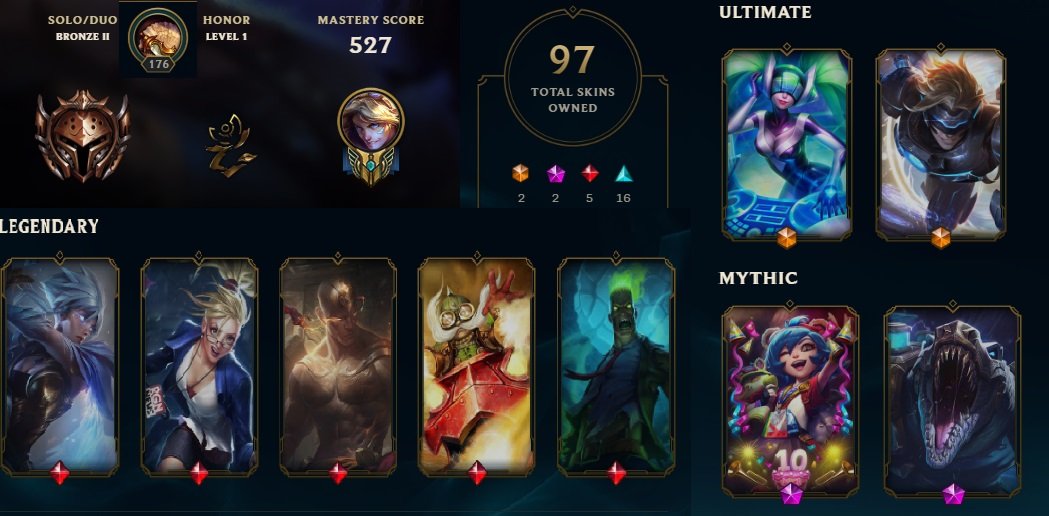Screen dimensions: 1049x516
Task: View the crocodile mythic skin card
Action: click(952, 400)
